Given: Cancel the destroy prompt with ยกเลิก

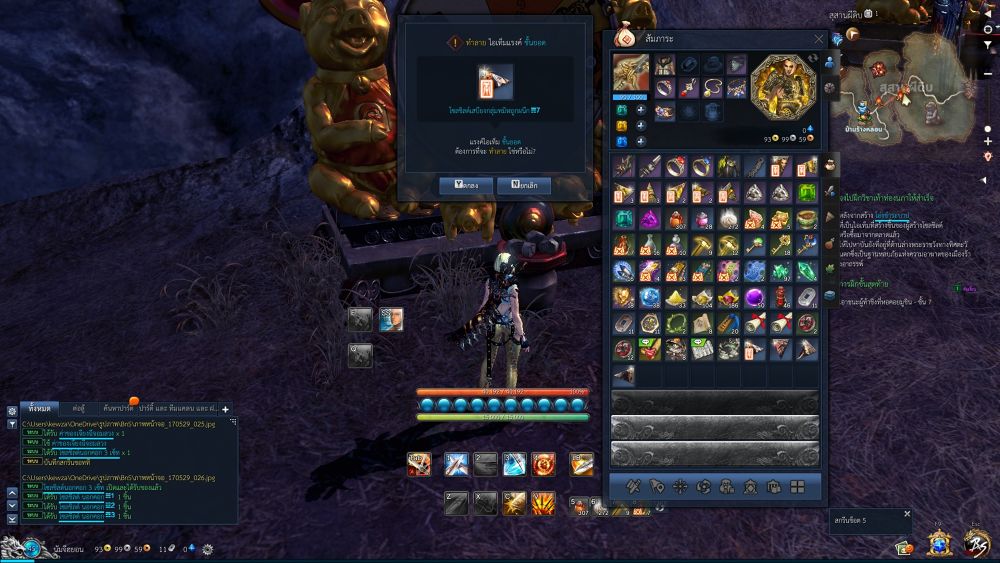Looking at the screenshot, I should (523, 185).
